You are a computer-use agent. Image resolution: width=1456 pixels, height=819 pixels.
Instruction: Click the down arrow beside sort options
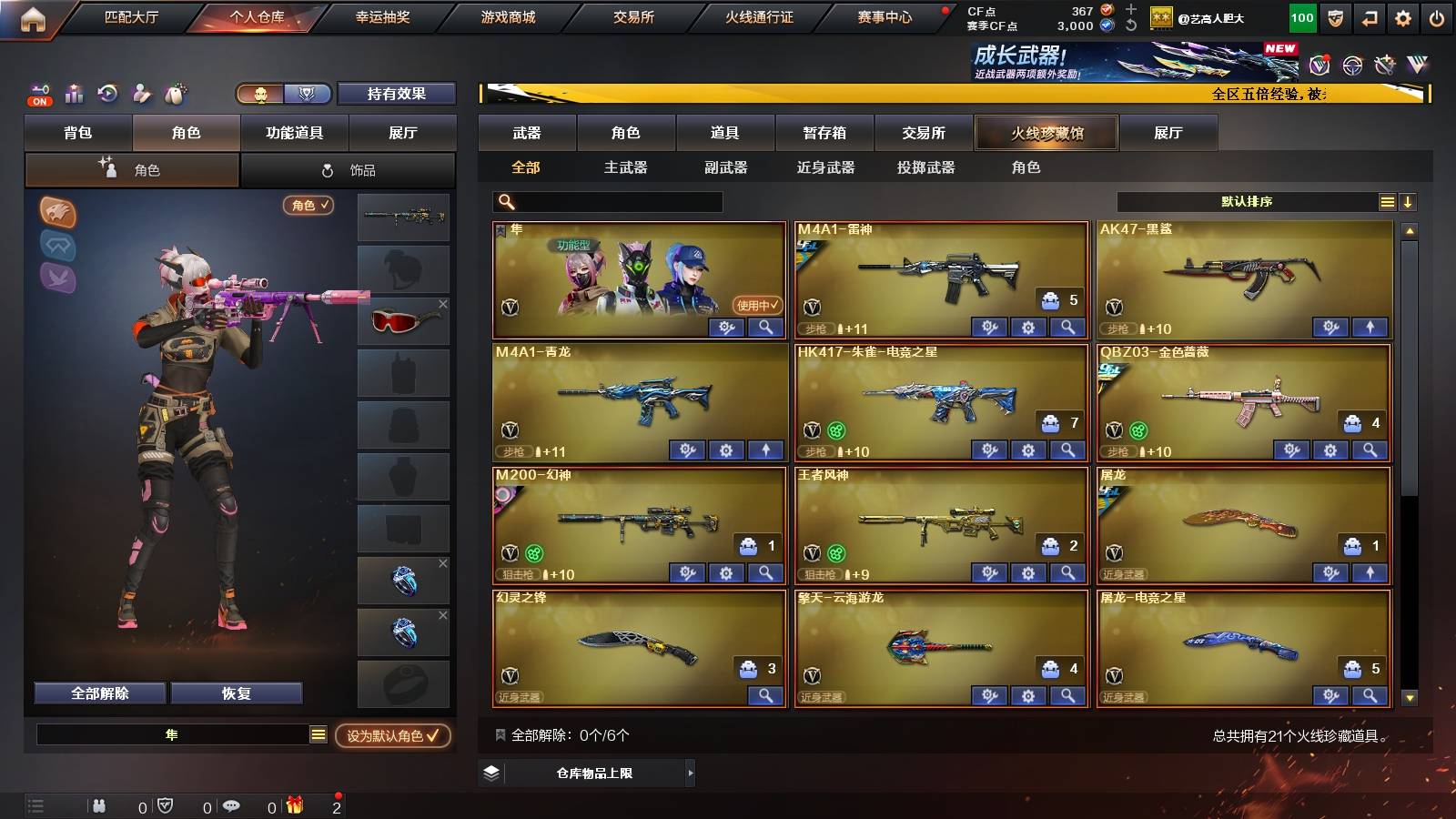tap(1407, 202)
